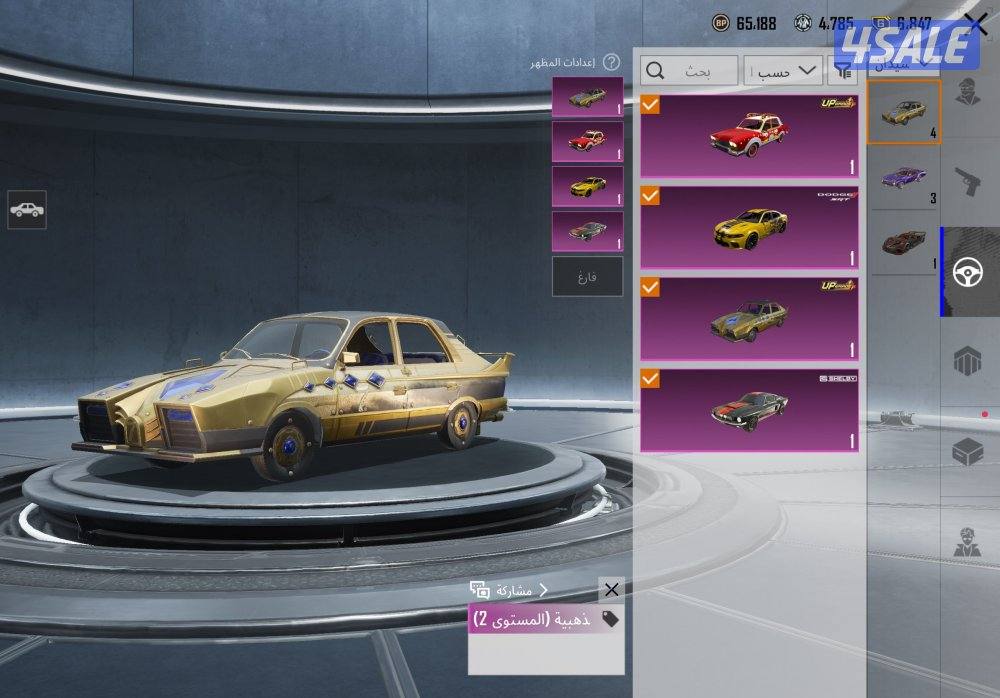Open the sort-by dropdown
This screenshot has width=1000, height=698.
(781, 71)
